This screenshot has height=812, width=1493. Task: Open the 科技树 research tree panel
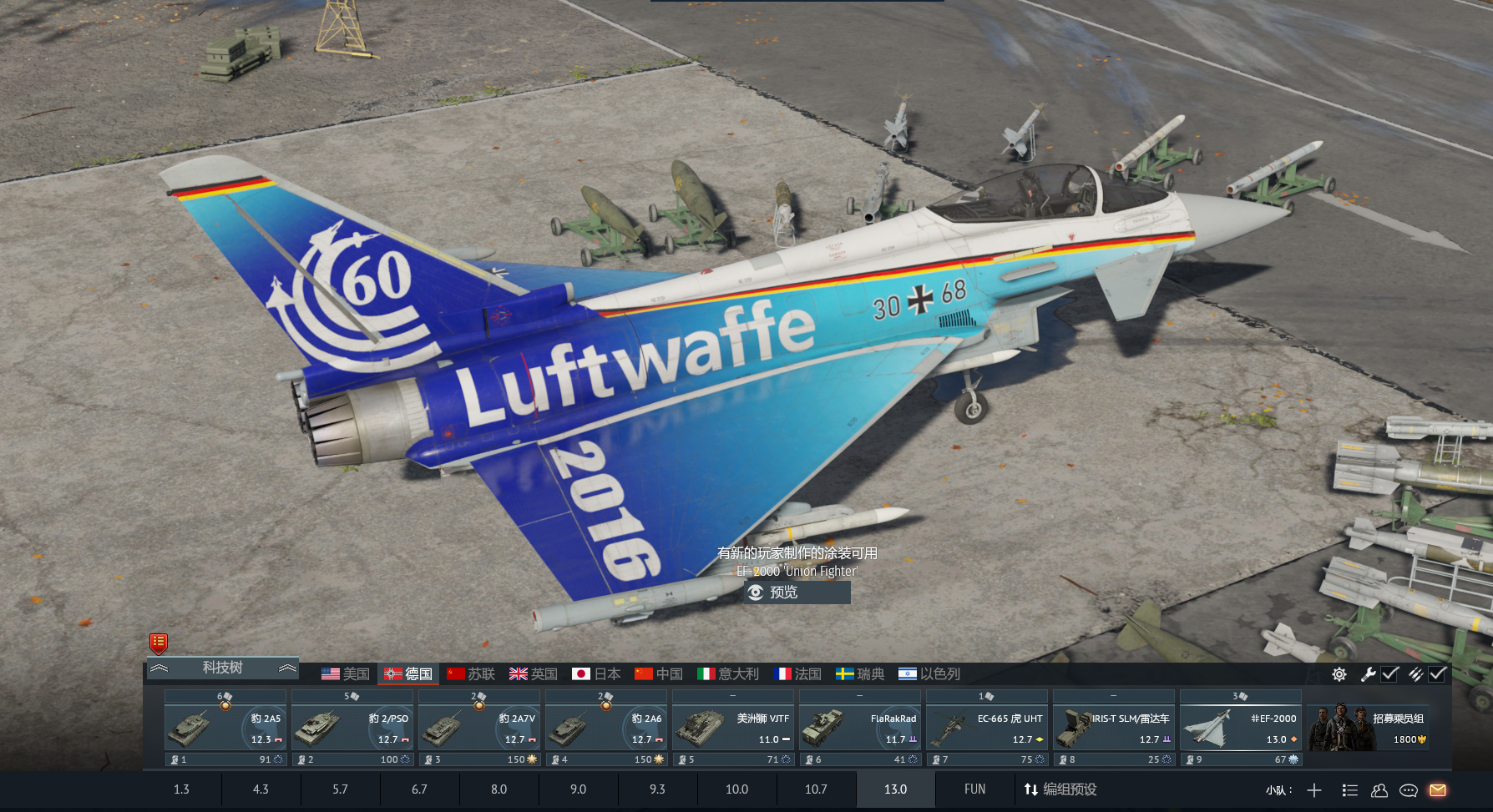click(x=222, y=668)
